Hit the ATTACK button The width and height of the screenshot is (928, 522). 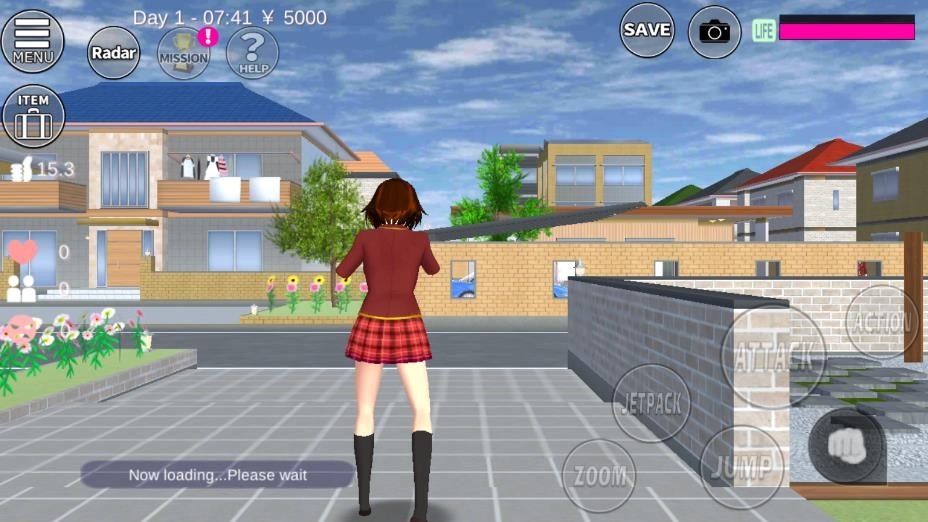[772, 355]
